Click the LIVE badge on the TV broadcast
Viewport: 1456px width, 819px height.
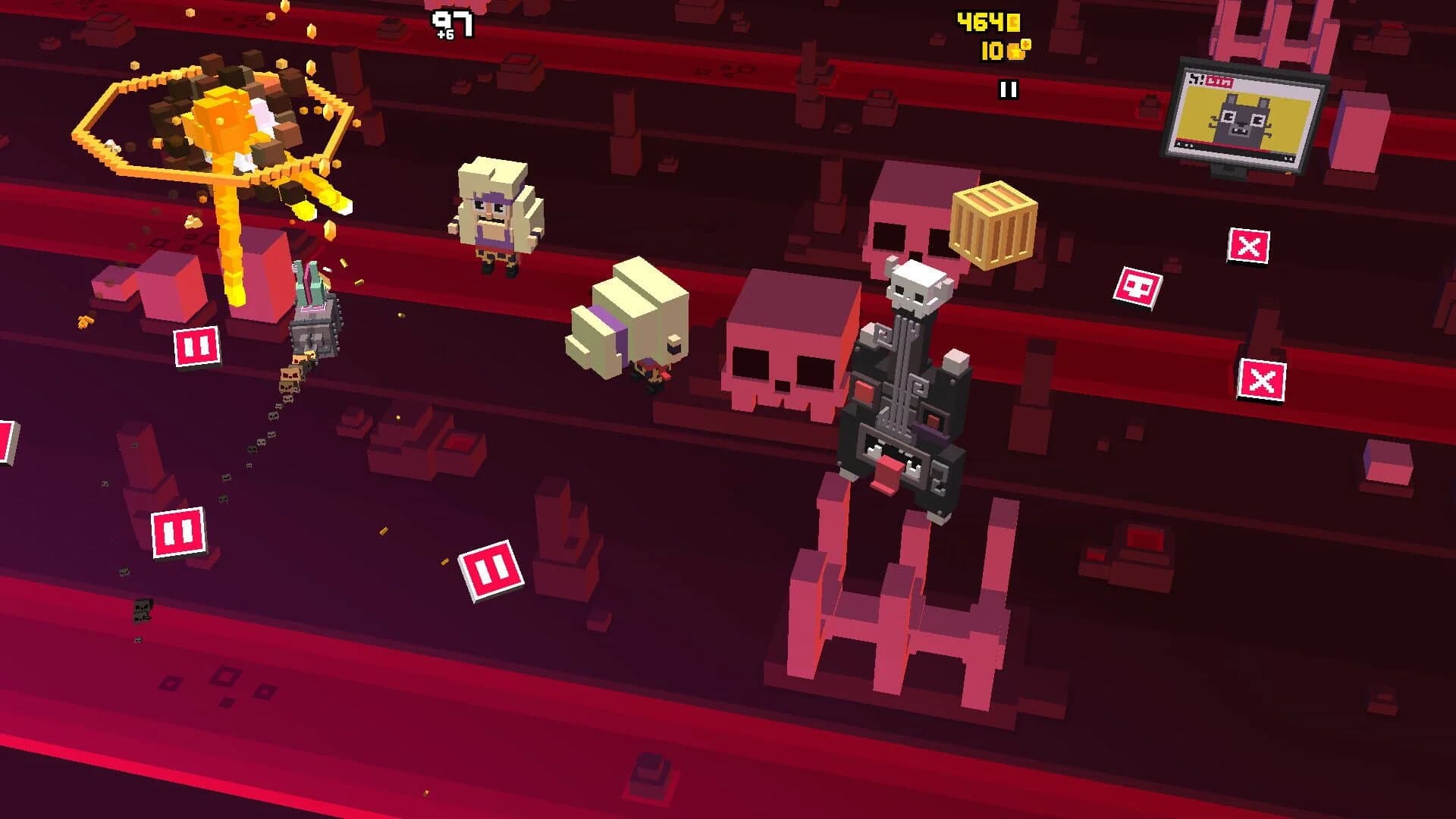tap(1219, 80)
